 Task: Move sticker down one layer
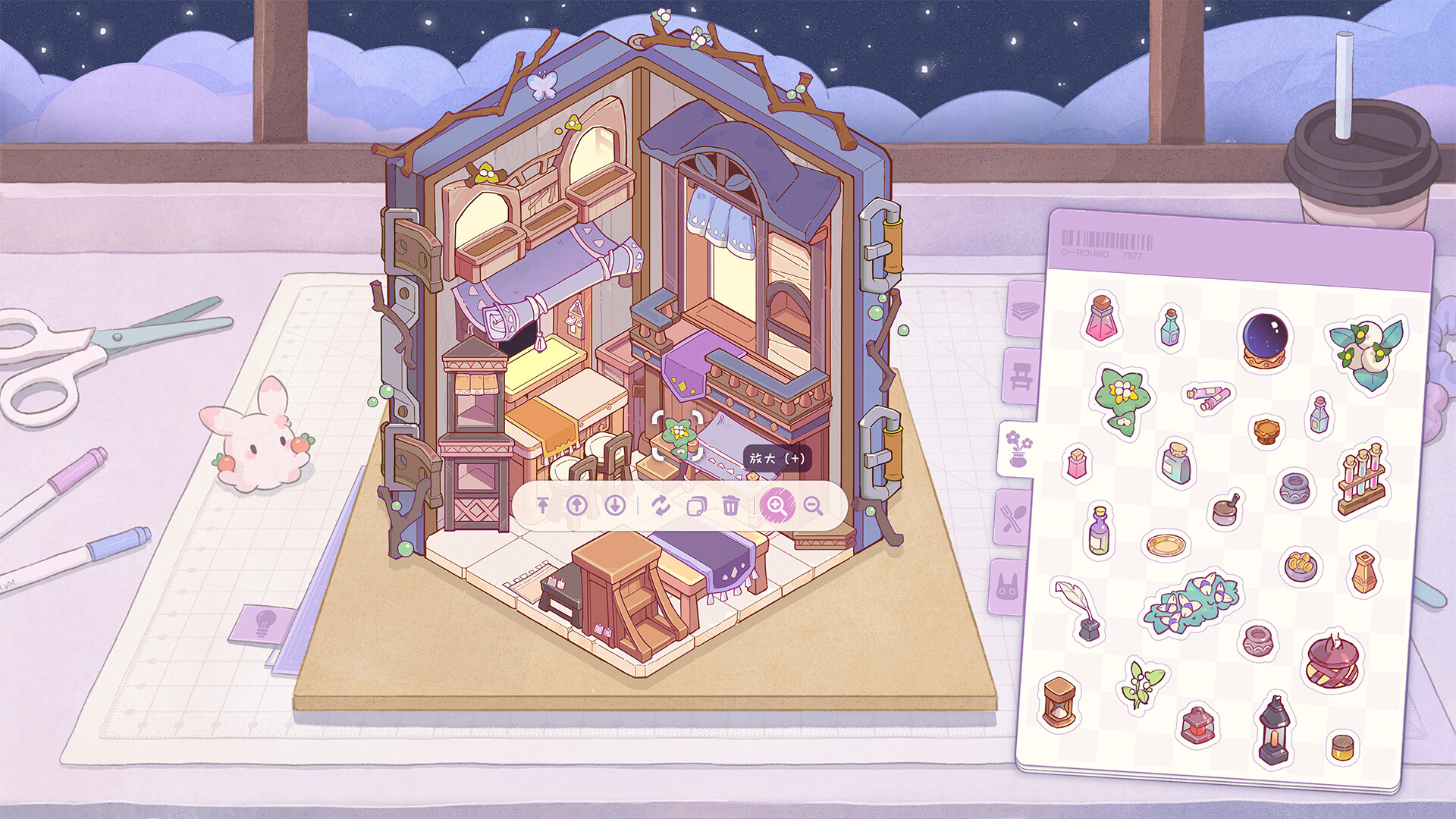coord(615,505)
